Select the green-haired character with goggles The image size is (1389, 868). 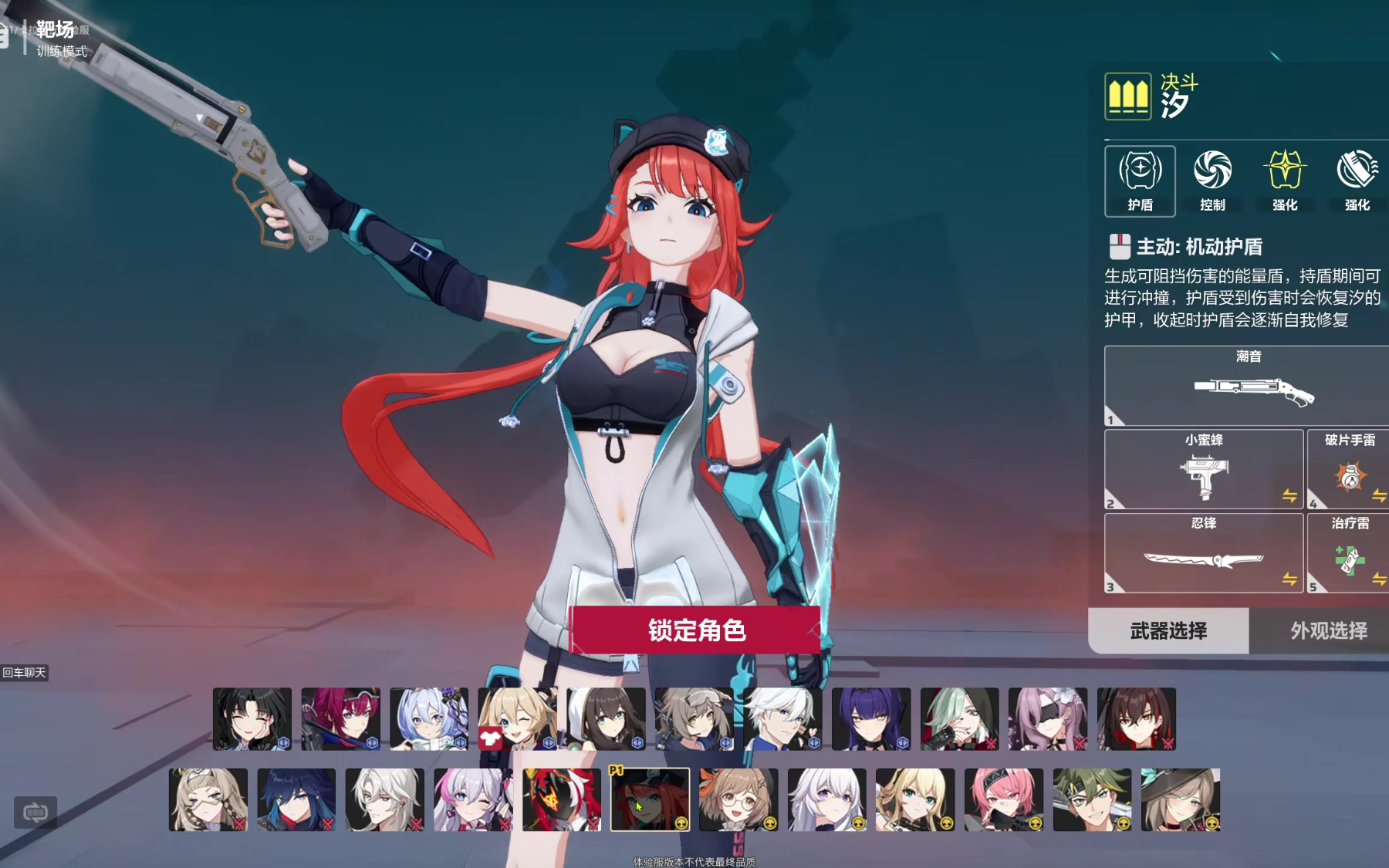click(1092, 799)
